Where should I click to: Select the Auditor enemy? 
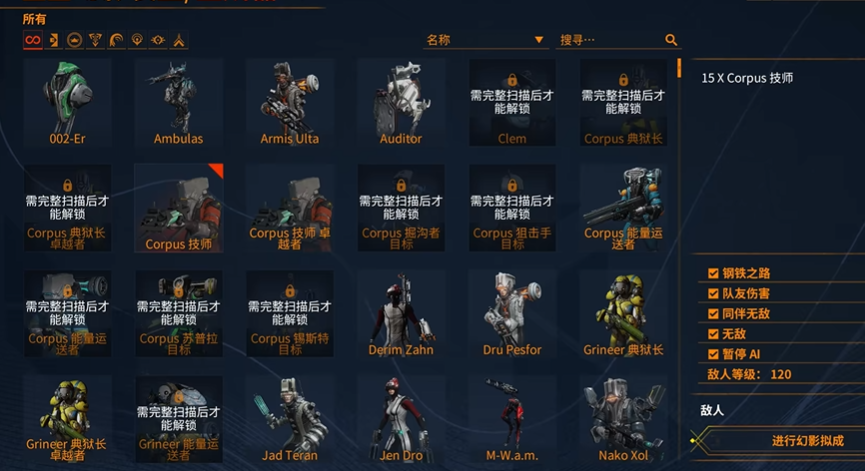(401, 101)
